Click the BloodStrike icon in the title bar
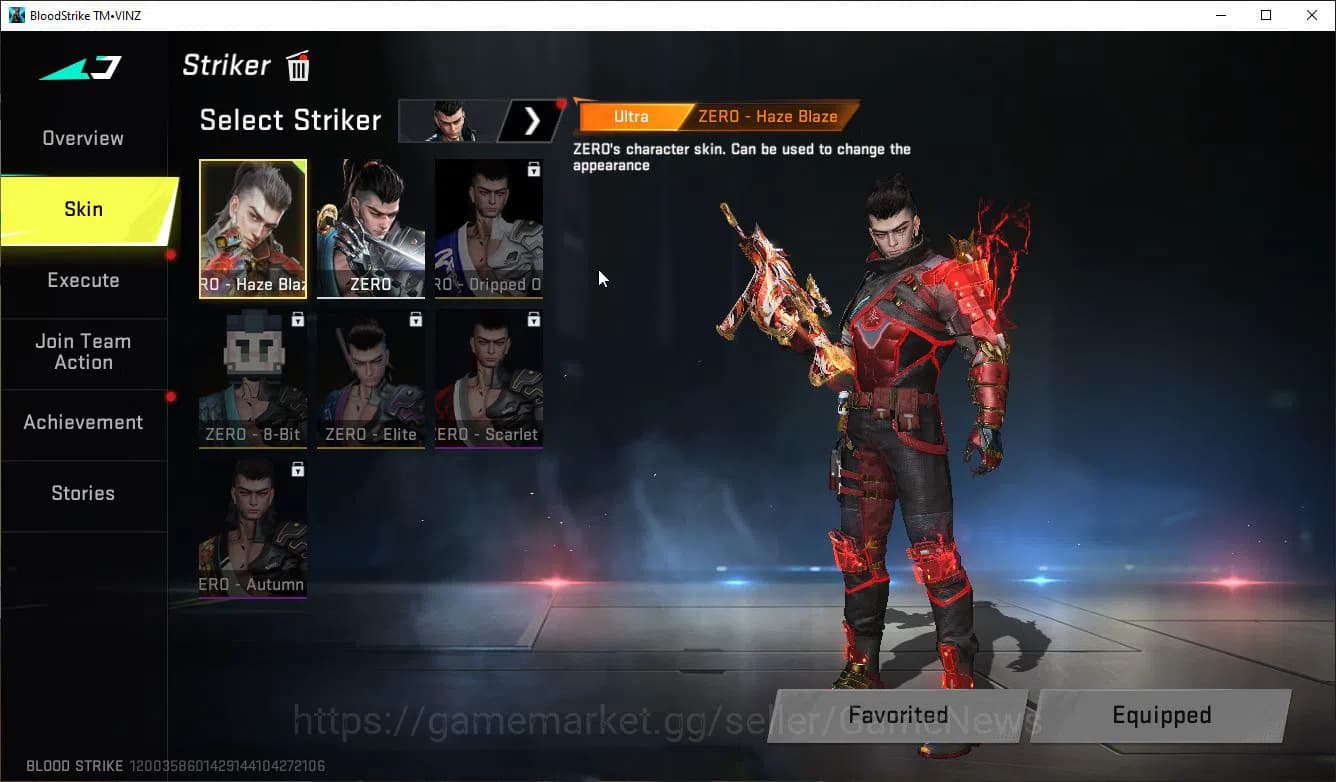The height and width of the screenshot is (782, 1336). tap(16, 14)
